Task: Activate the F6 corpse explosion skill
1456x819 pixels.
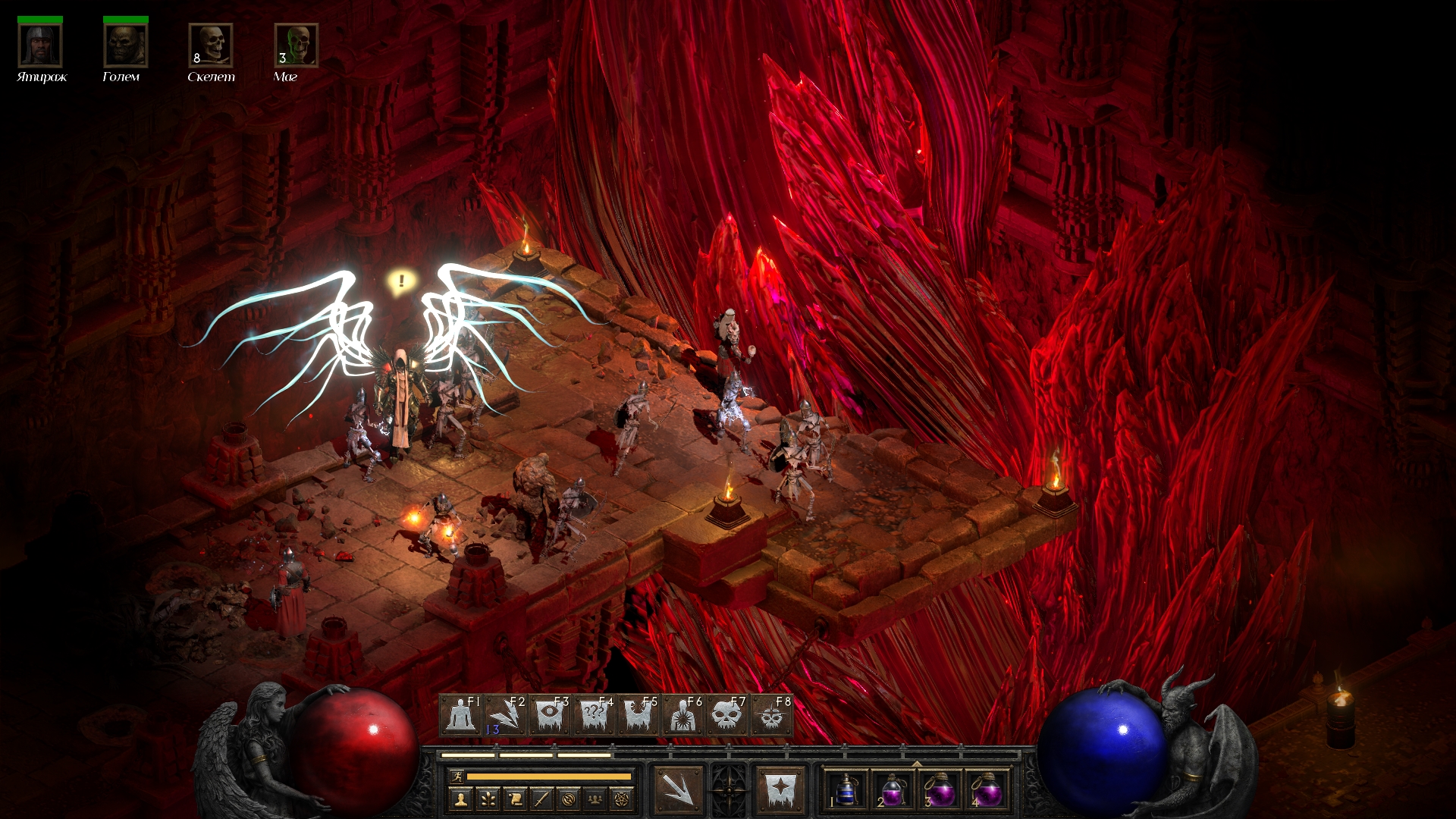Action: click(x=682, y=715)
